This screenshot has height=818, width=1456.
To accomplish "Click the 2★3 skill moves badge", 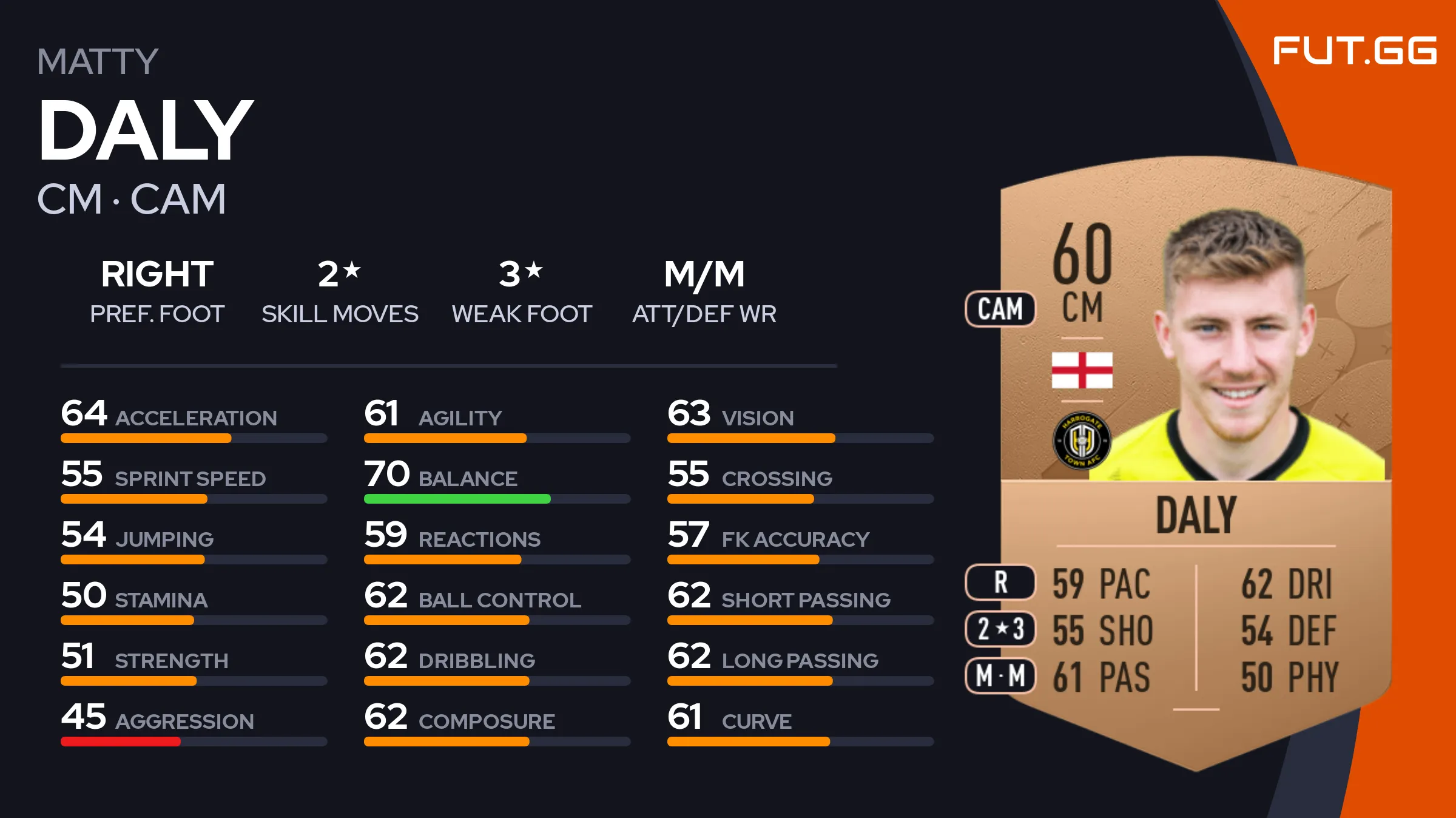I will [x=1000, y=629].
